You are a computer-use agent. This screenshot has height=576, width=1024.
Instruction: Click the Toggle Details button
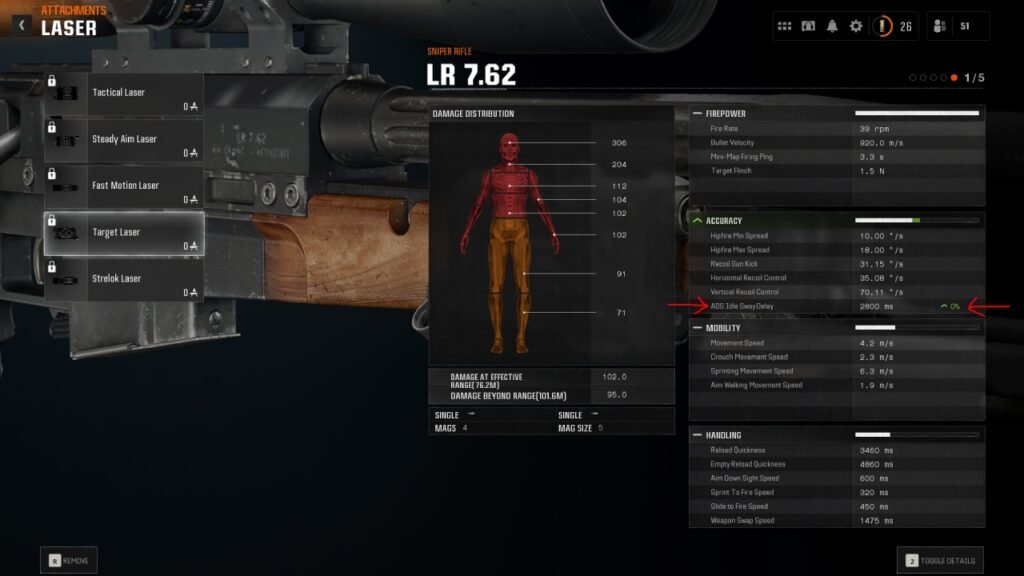[x=940, y=560]
